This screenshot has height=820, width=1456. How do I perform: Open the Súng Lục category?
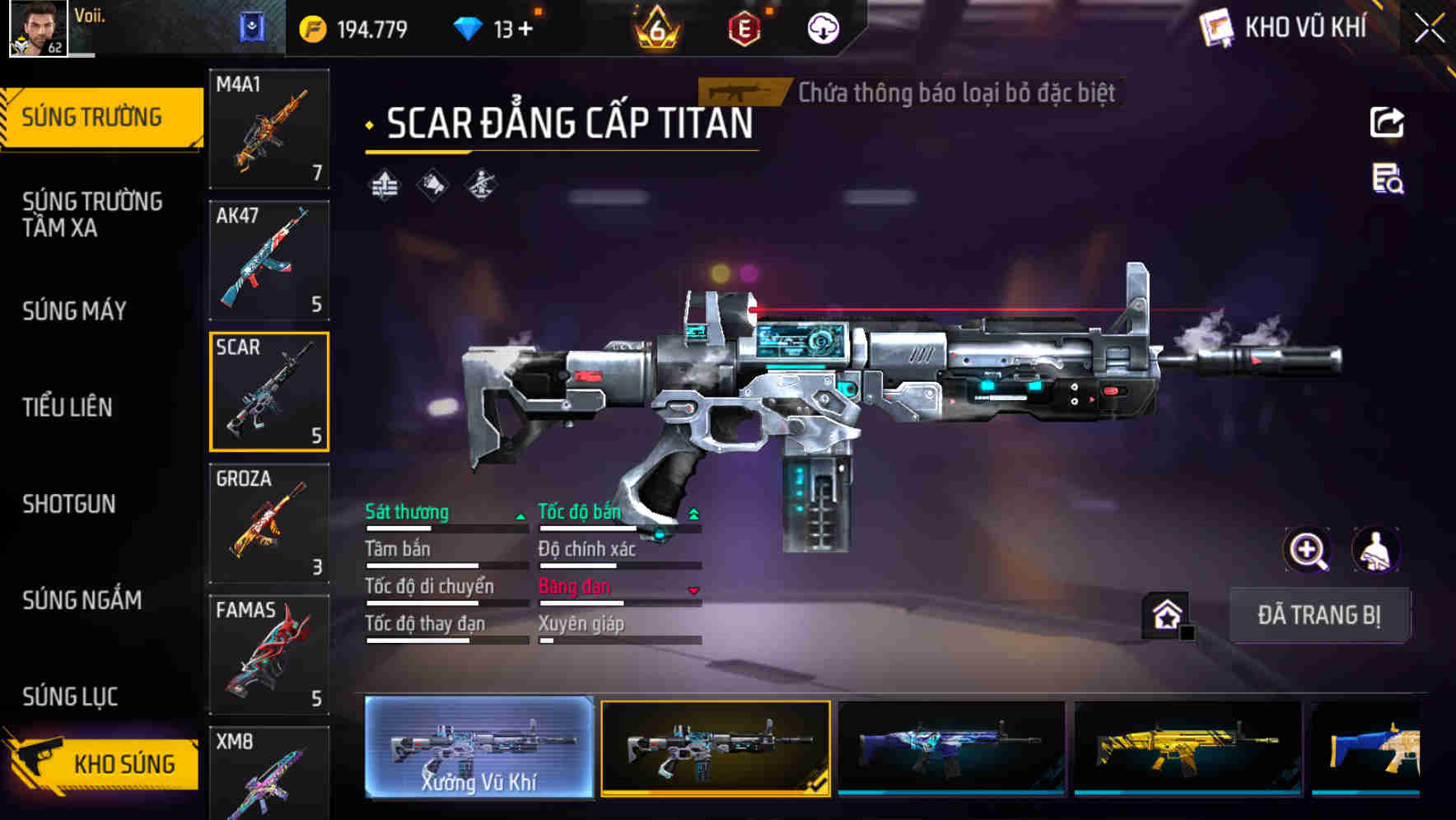pyautogui.click(x=70, y=697)
